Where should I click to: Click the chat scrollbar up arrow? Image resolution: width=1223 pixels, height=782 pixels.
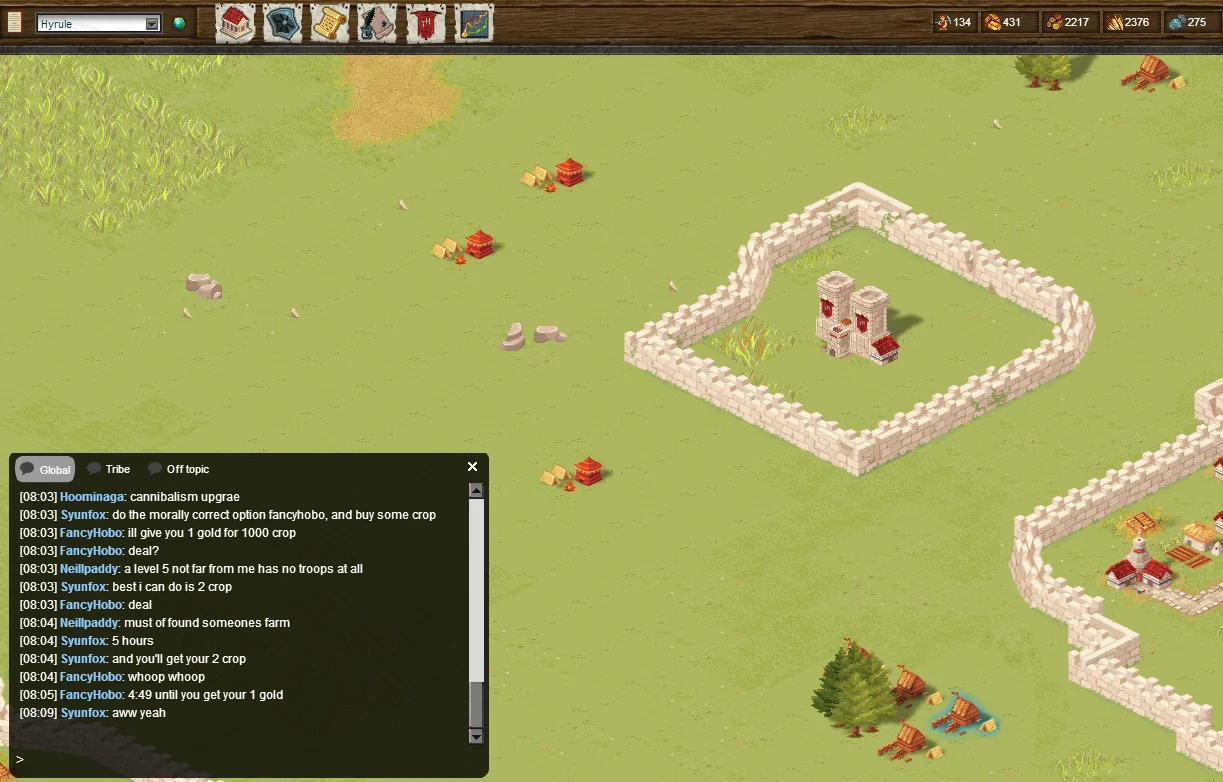(476, 490)
